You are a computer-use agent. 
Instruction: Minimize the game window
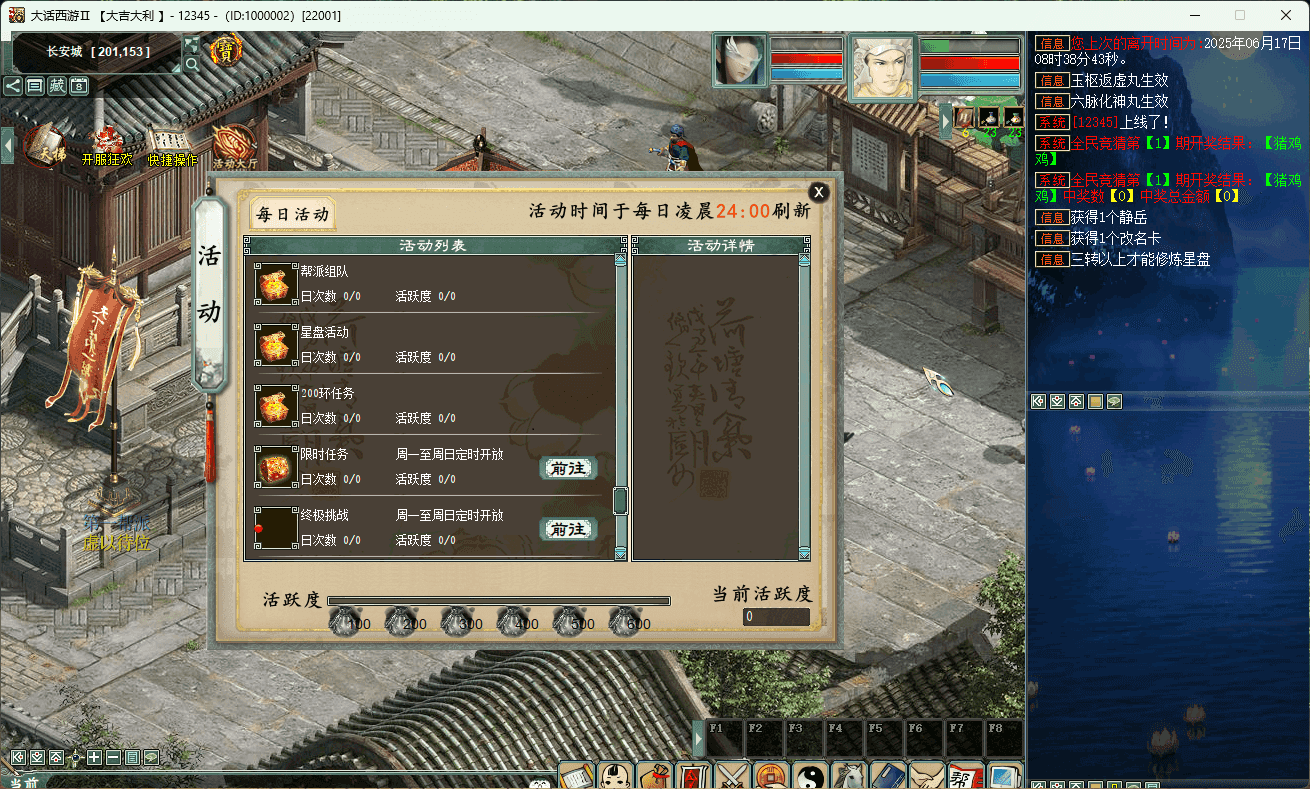click(1194, 15)
